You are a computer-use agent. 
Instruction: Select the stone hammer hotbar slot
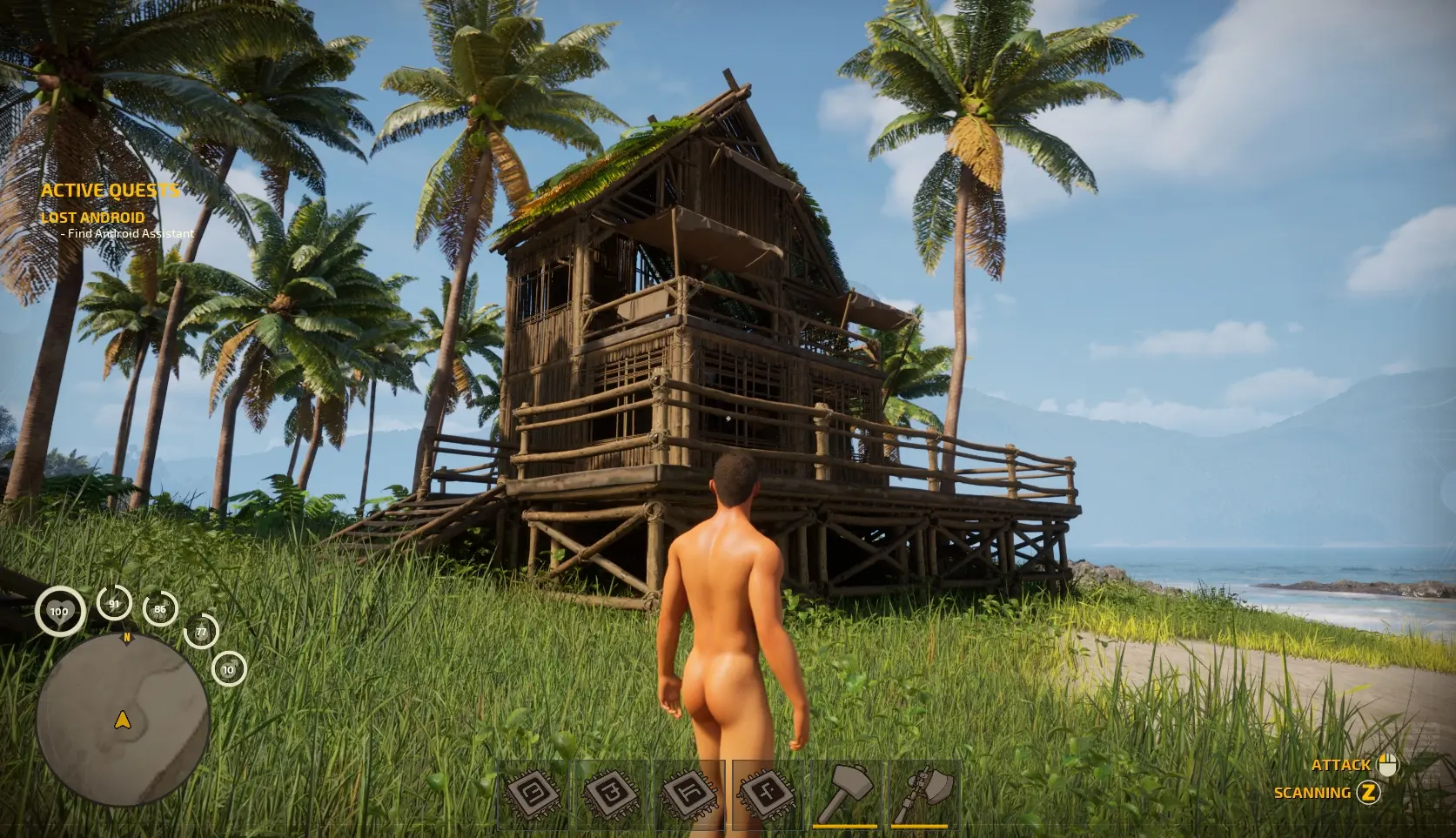pos(847,794)
